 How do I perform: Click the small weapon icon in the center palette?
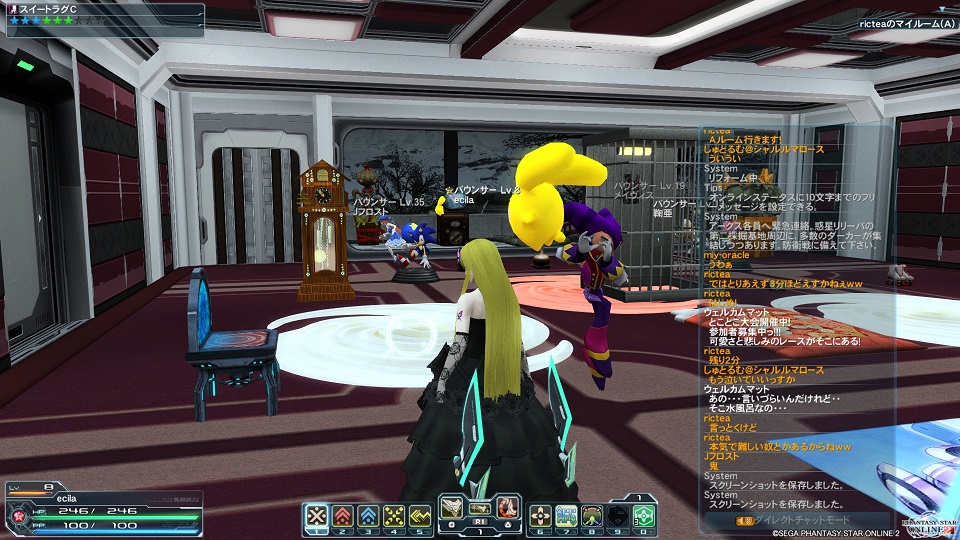tap(479, 507)
